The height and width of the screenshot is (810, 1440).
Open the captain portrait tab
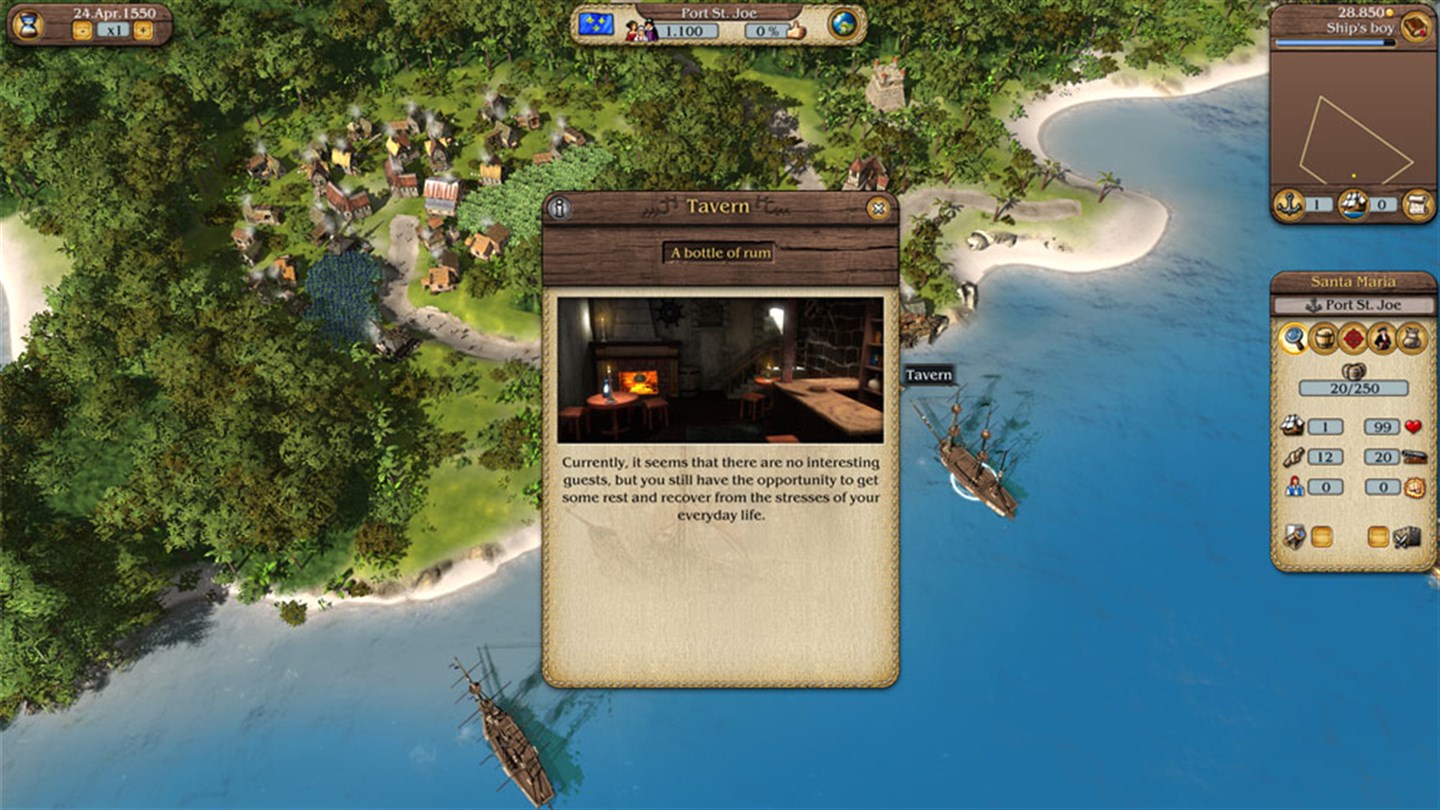(1382, 339)
